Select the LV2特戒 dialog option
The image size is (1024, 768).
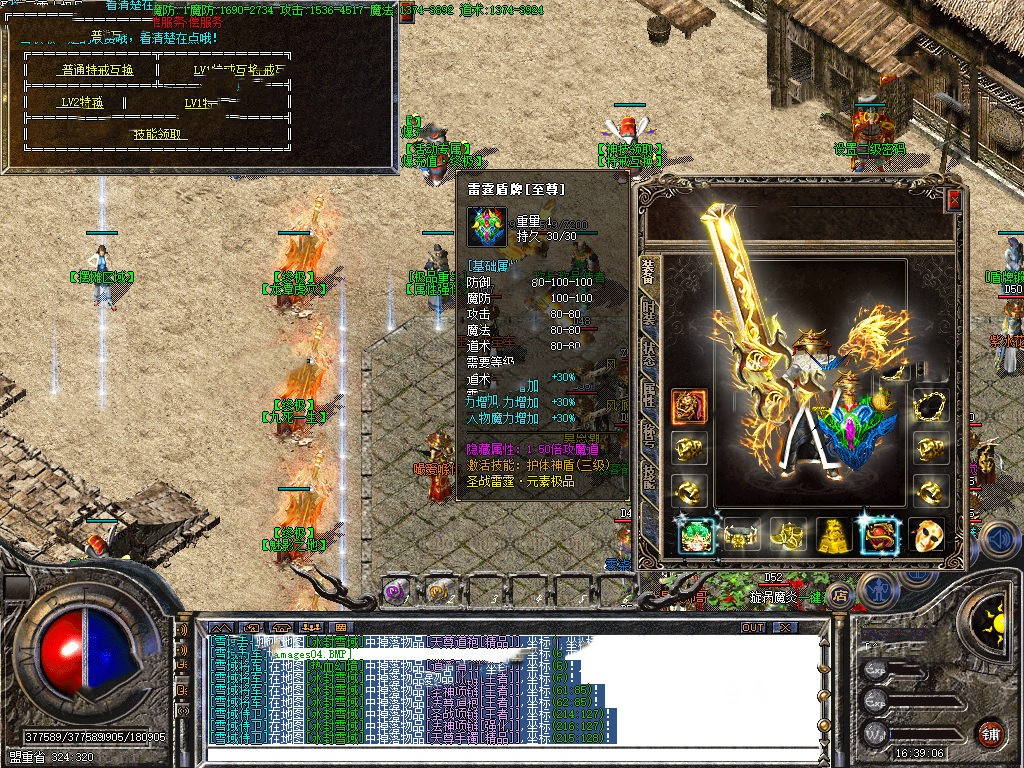tap(82, 102)
